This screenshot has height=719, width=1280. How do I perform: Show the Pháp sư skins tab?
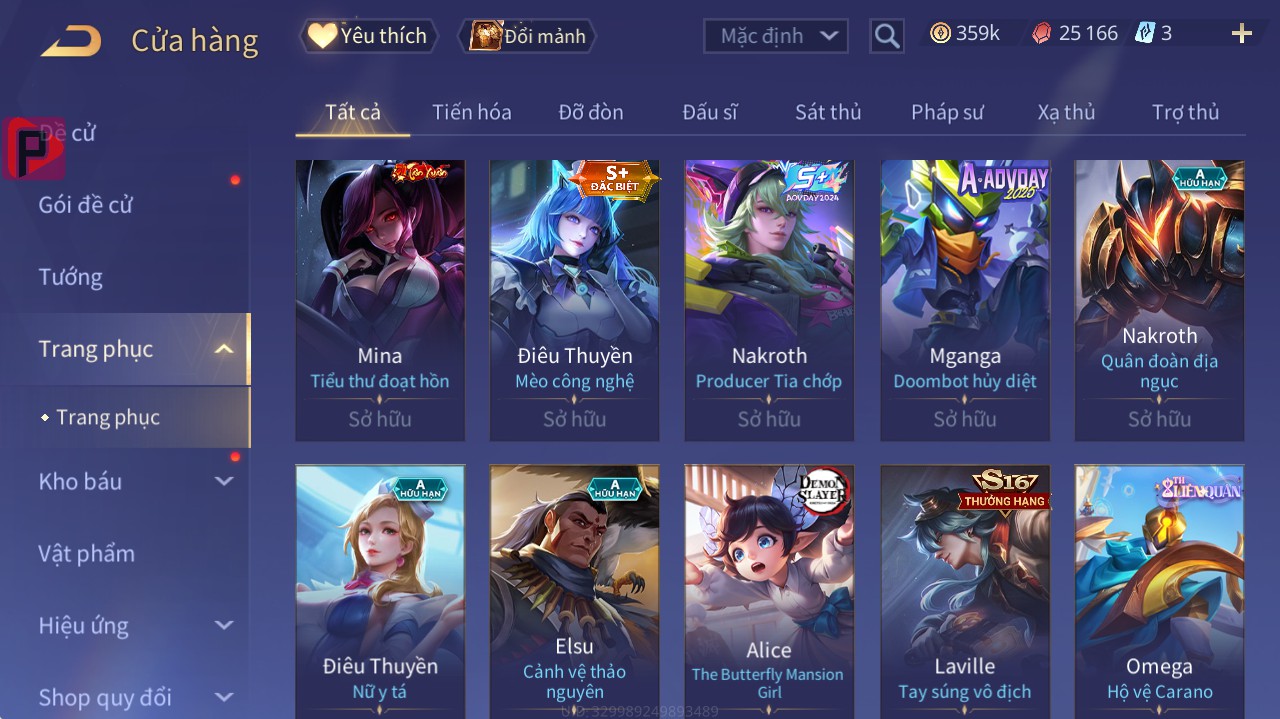click(947, 112)
